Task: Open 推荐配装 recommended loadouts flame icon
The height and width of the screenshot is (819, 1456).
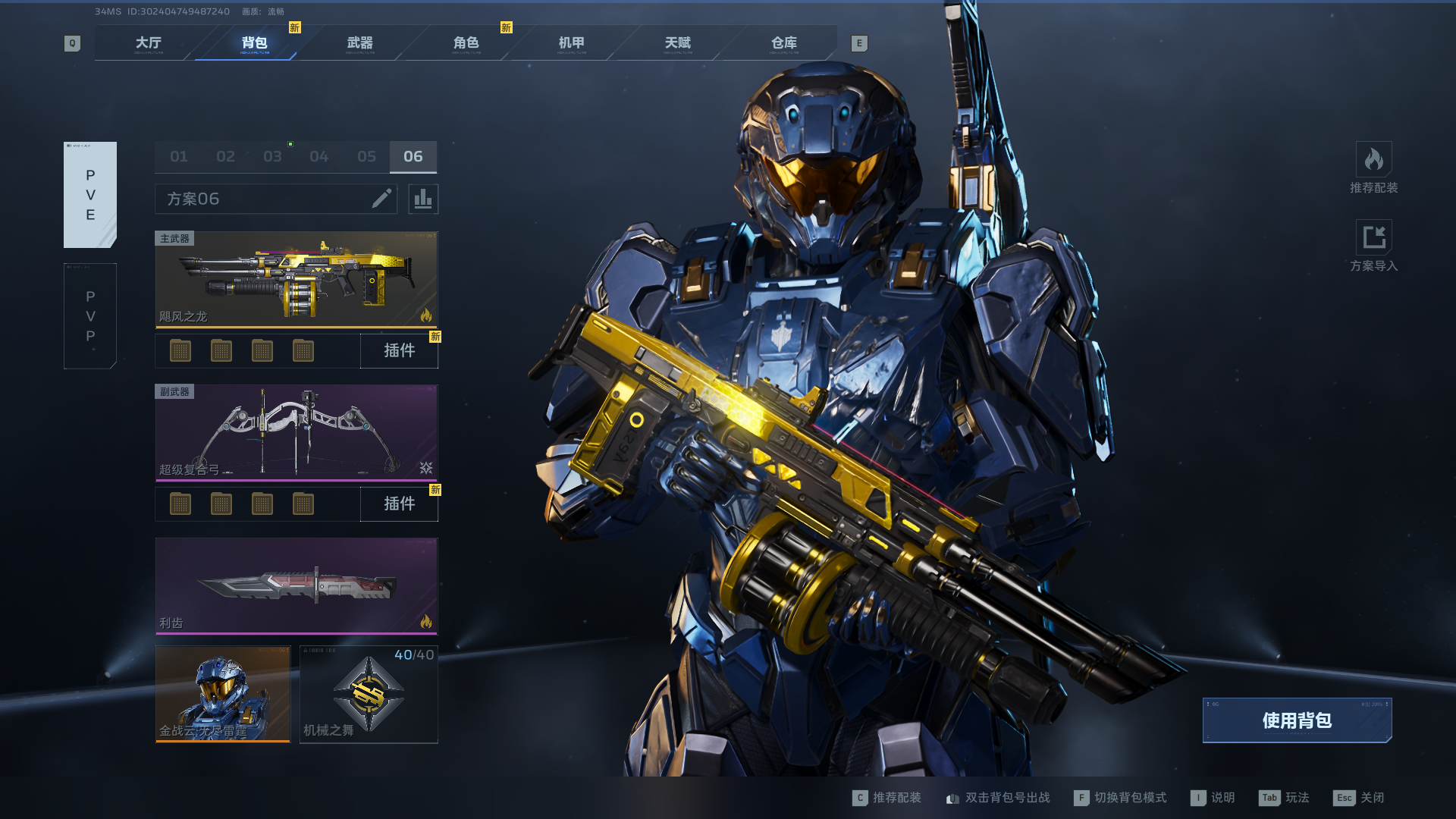Action: pos(1373,160)
